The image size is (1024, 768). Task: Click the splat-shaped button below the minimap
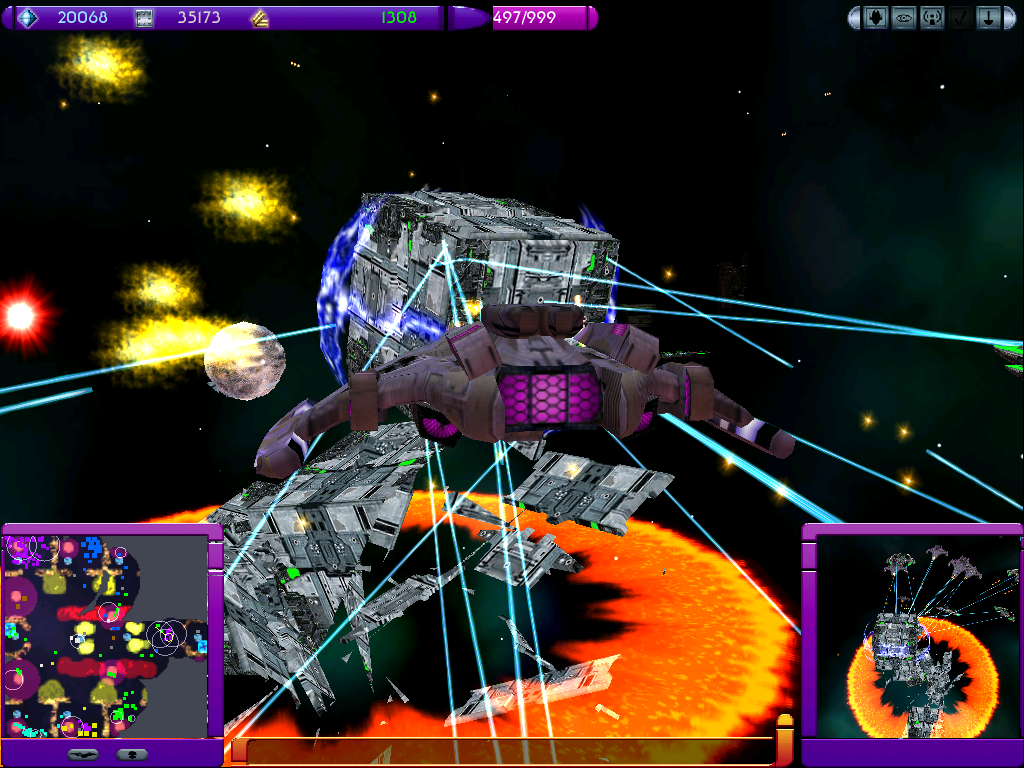pos(132,754)
